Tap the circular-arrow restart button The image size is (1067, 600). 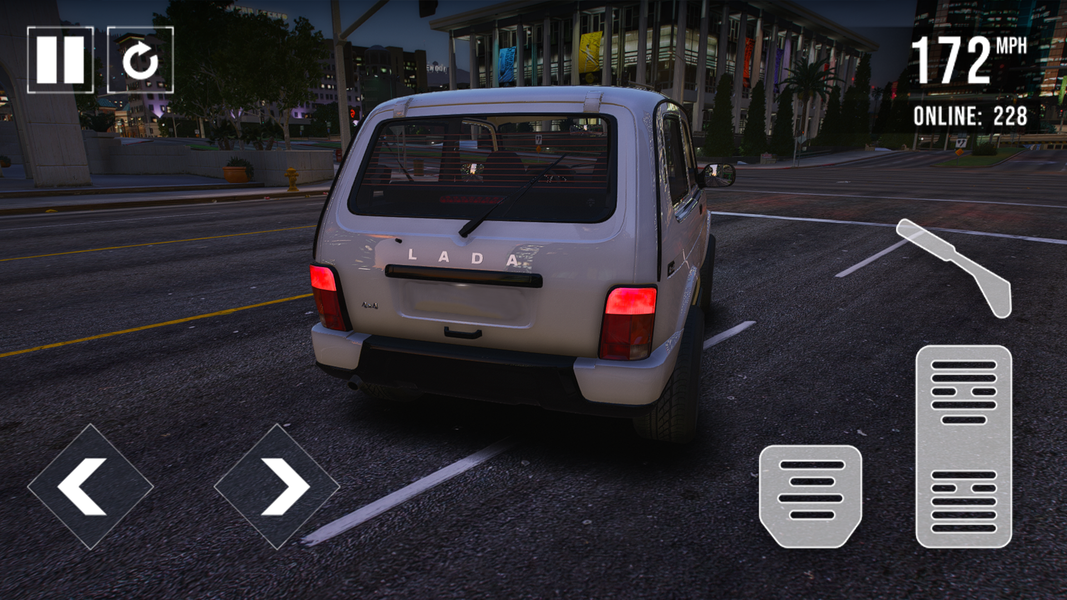pos(140,60)
